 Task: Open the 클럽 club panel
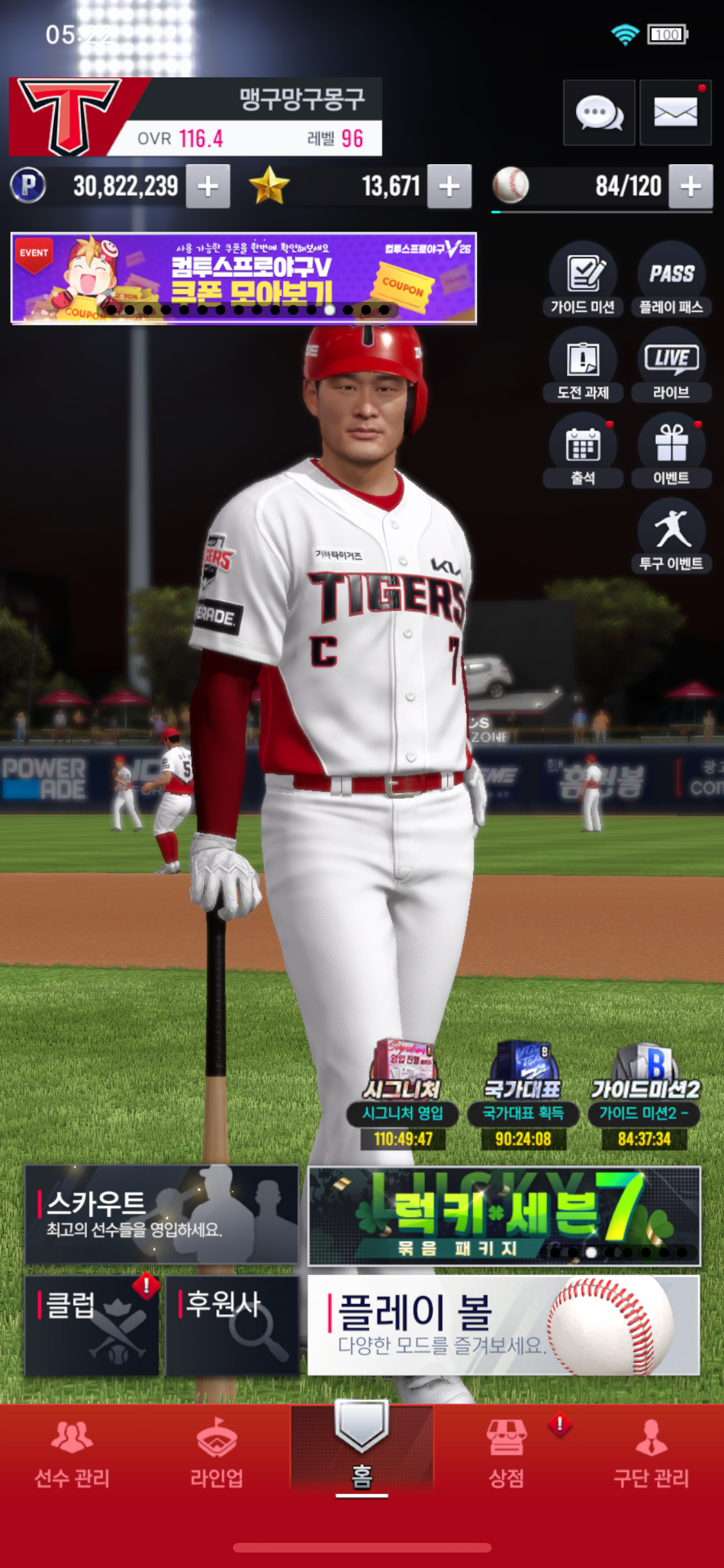(x=91, y=1325)
